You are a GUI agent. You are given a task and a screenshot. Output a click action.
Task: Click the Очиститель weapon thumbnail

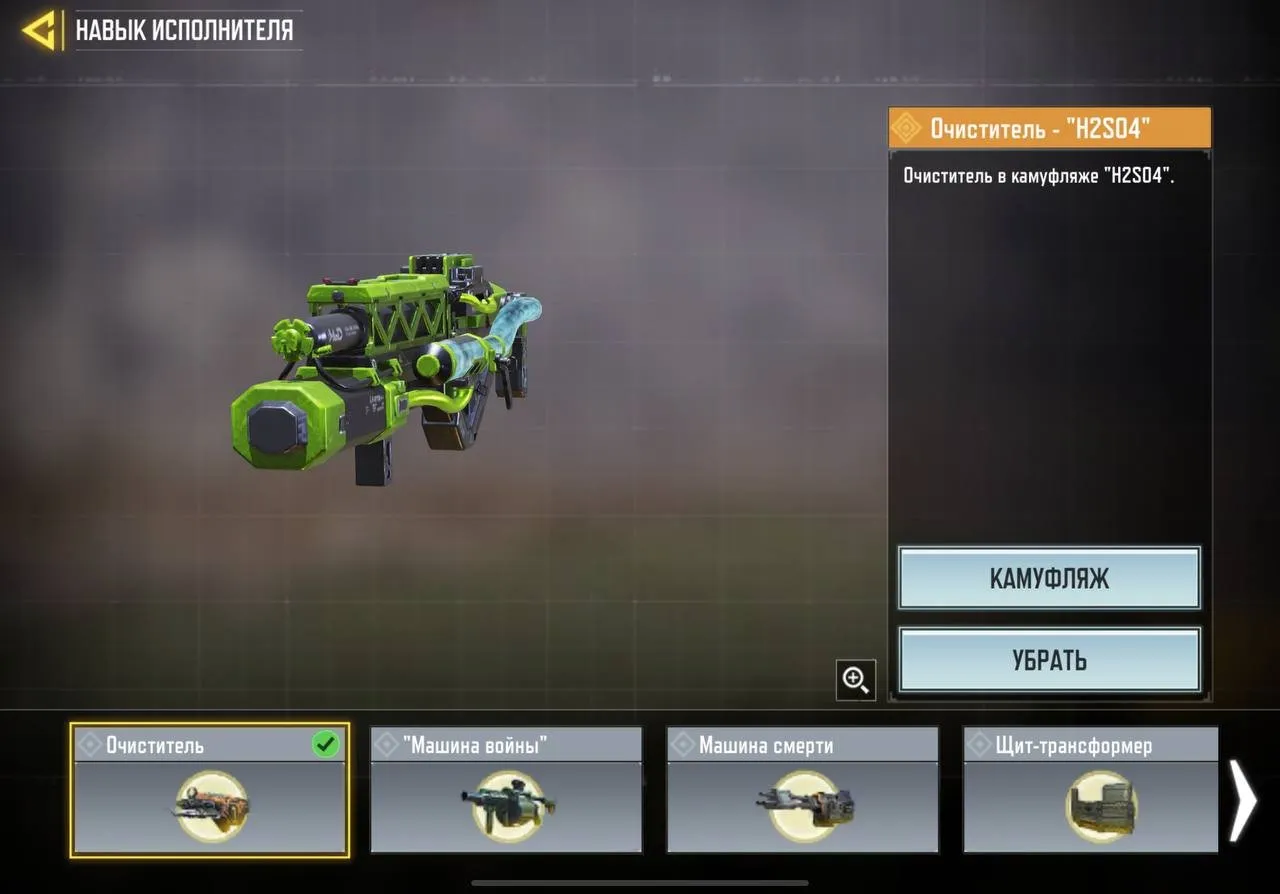pos(210,805)
